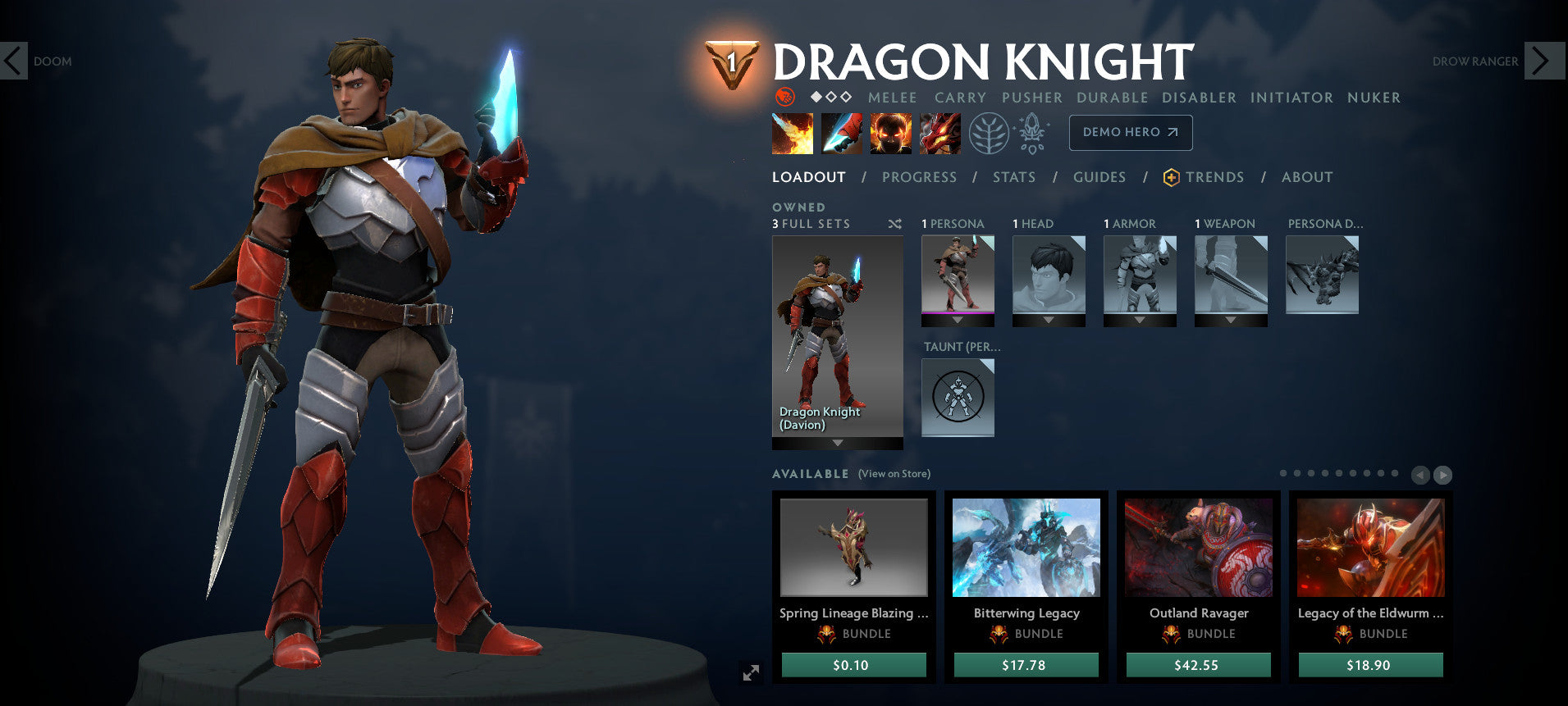Select the Dragon Knight Persona taunt slot
The width and height of the screenshot is (1568, 706).
pyautogui.click(x=958, y=398)
